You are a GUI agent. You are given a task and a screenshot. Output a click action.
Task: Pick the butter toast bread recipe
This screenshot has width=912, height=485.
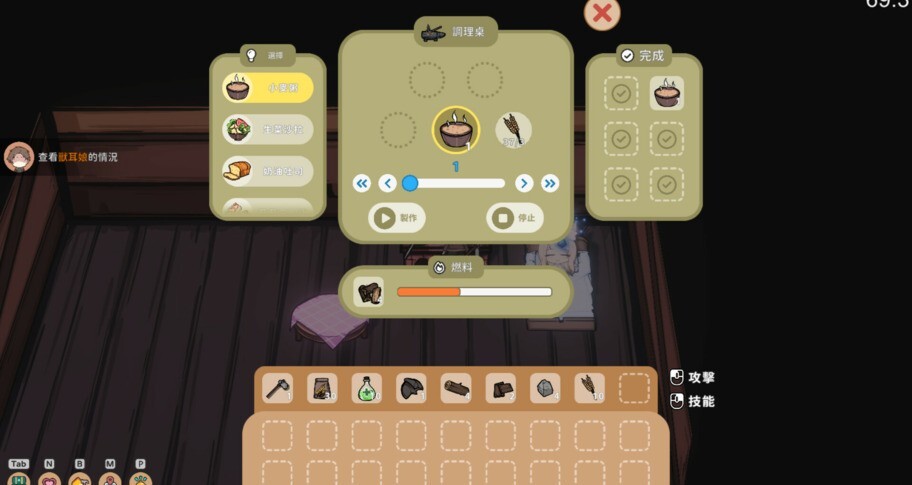268,171
